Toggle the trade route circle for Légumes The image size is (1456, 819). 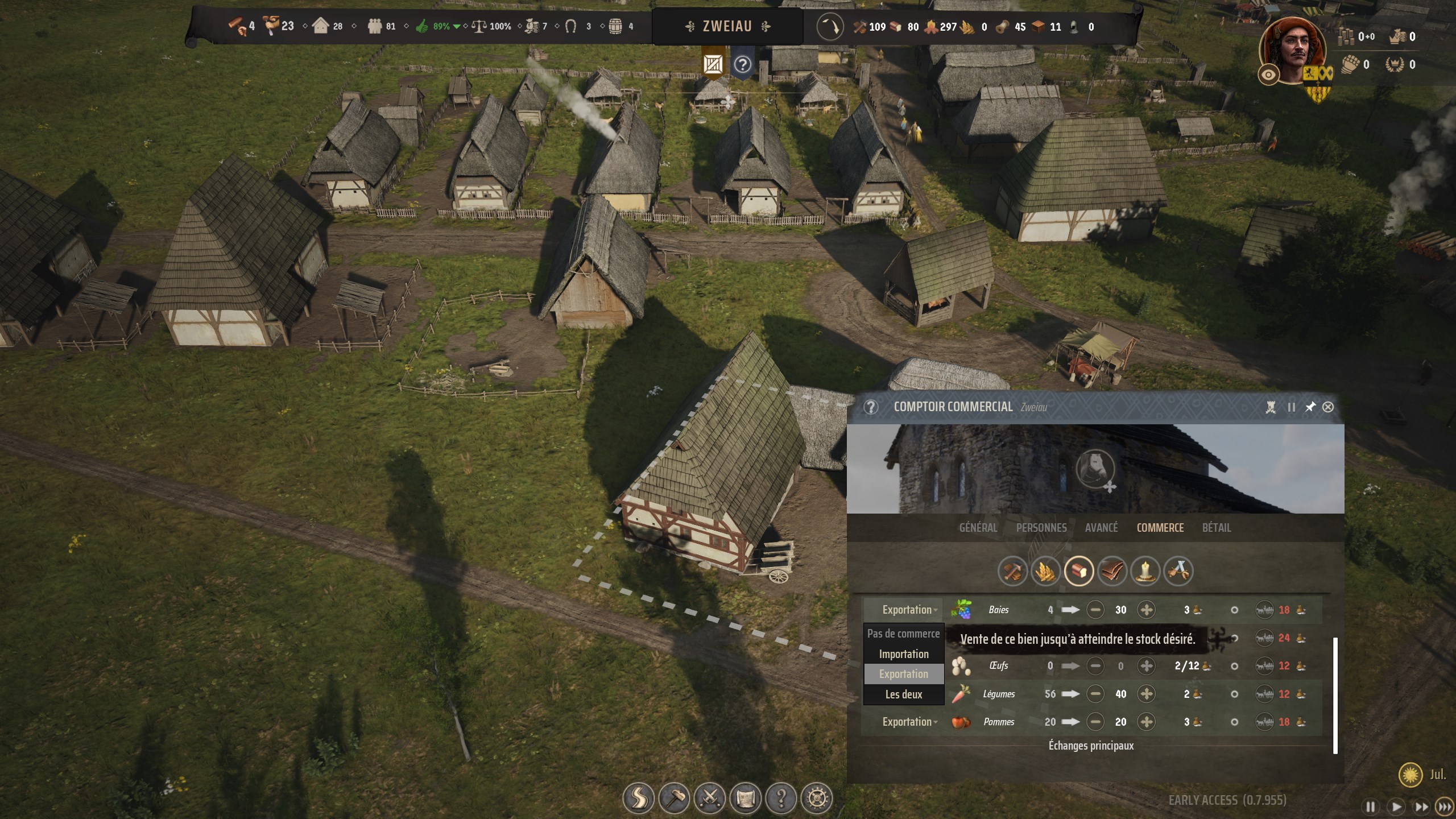tap(1233, 694)
